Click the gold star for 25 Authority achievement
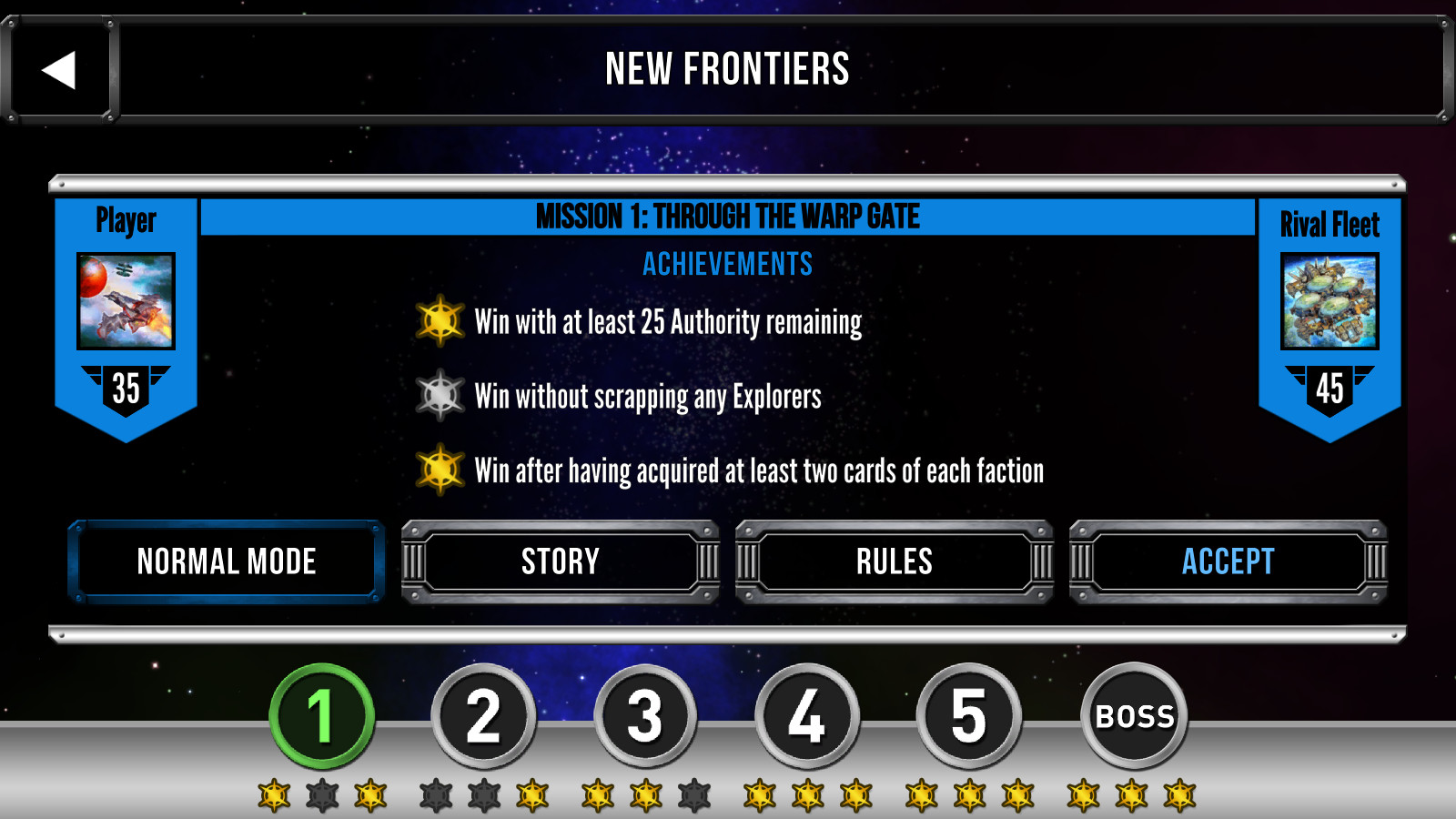The image size is (1456, 819). [441, 321]
